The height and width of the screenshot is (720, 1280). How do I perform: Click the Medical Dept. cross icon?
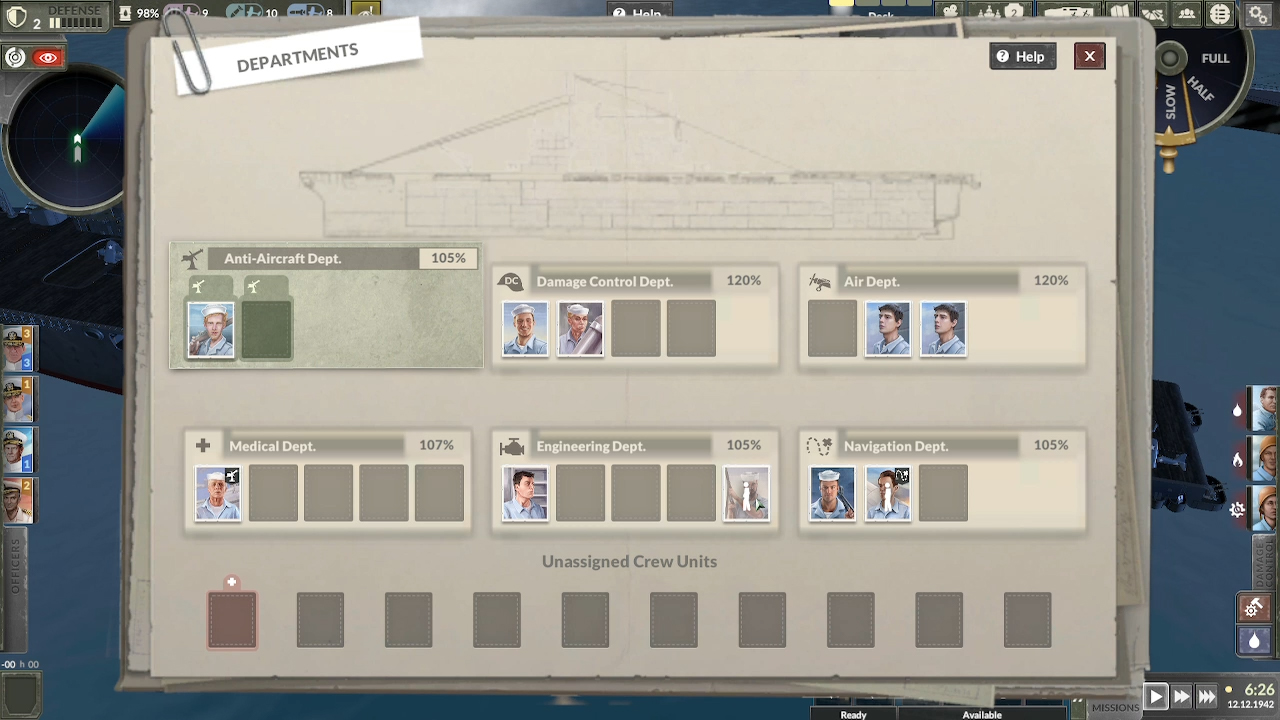click(x=203, y=445)
